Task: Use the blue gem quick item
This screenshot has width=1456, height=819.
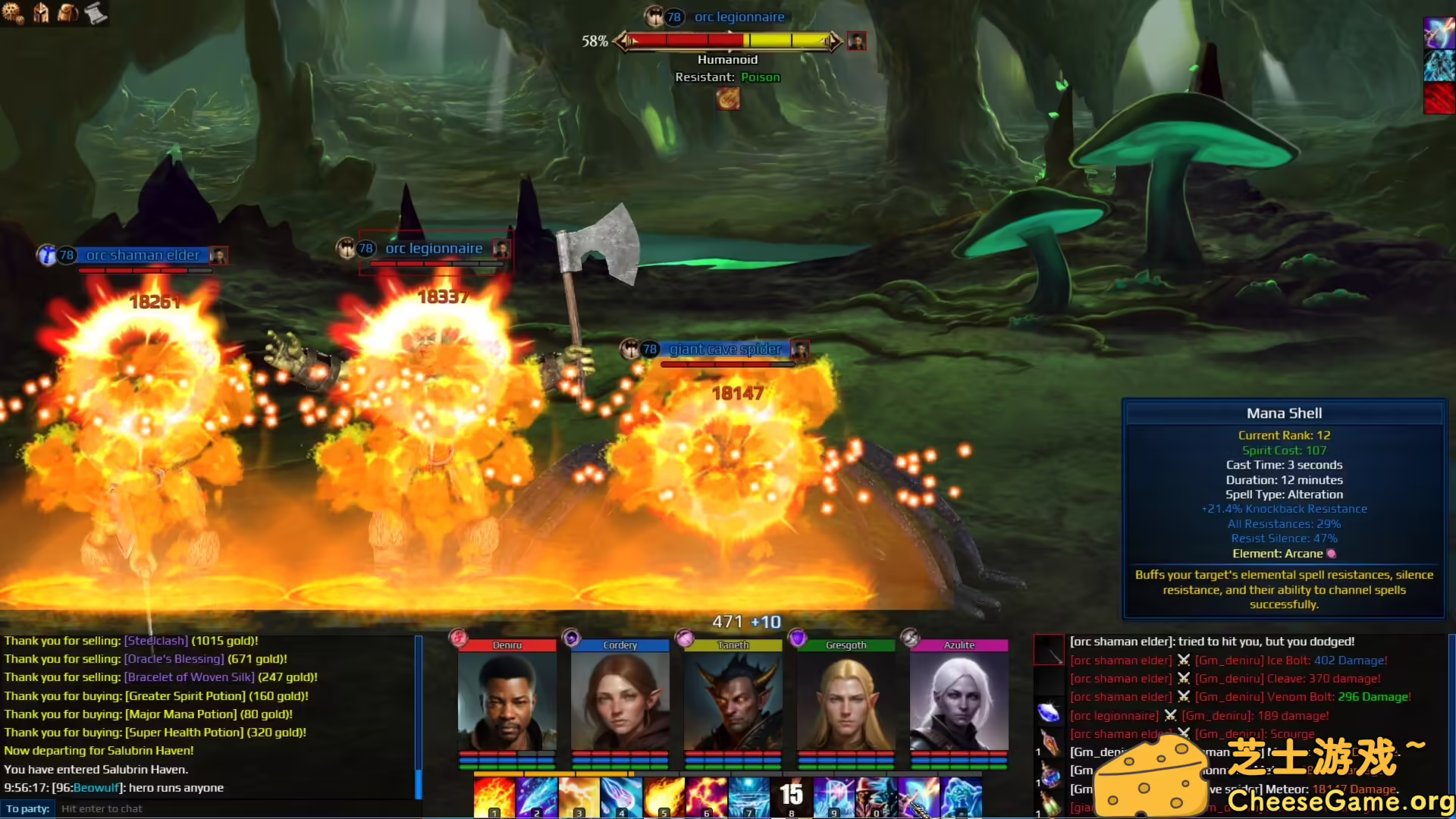Action: coord(1049,713)
